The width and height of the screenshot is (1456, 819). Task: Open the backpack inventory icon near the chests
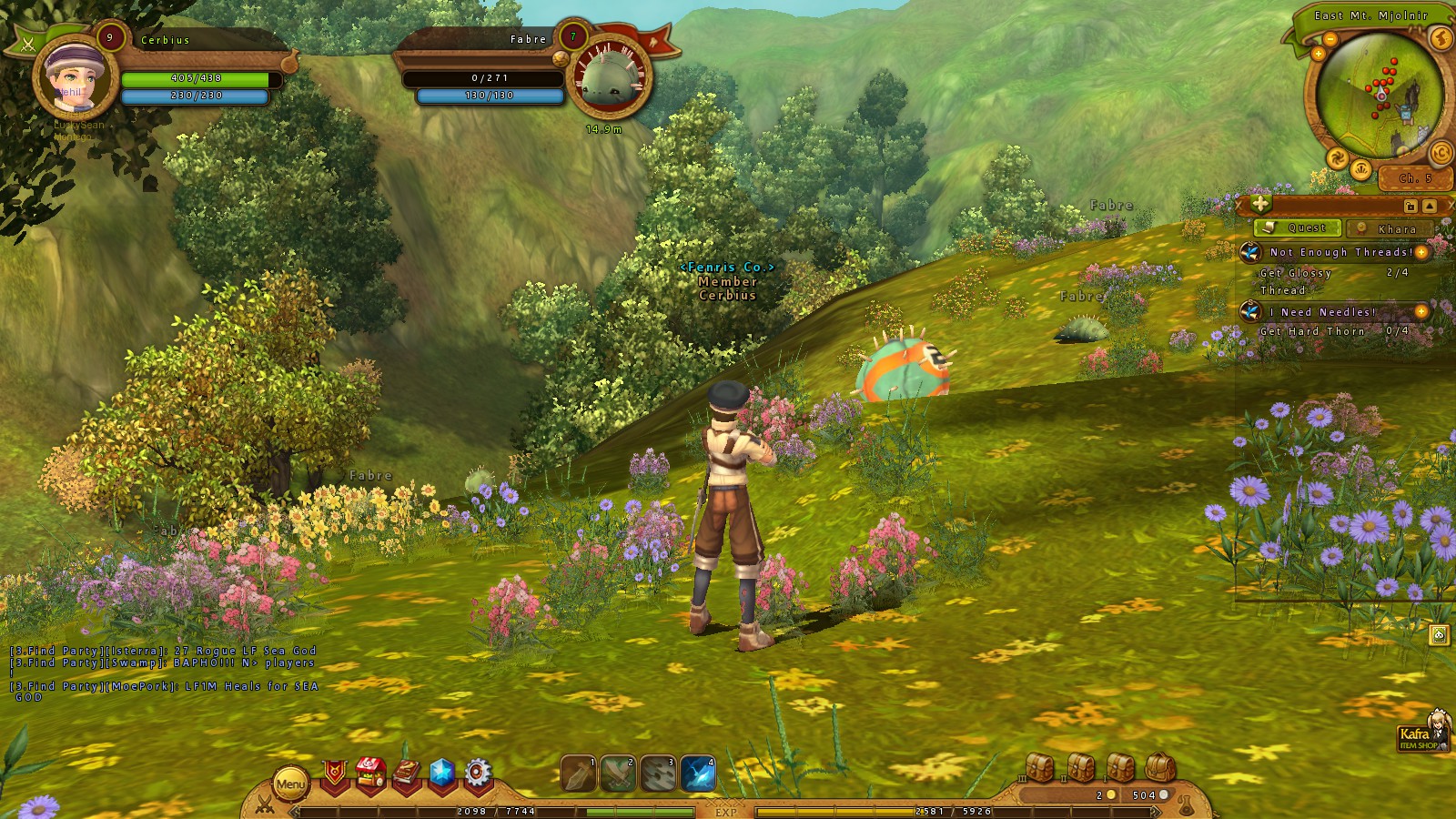(x=1159, y=766)
